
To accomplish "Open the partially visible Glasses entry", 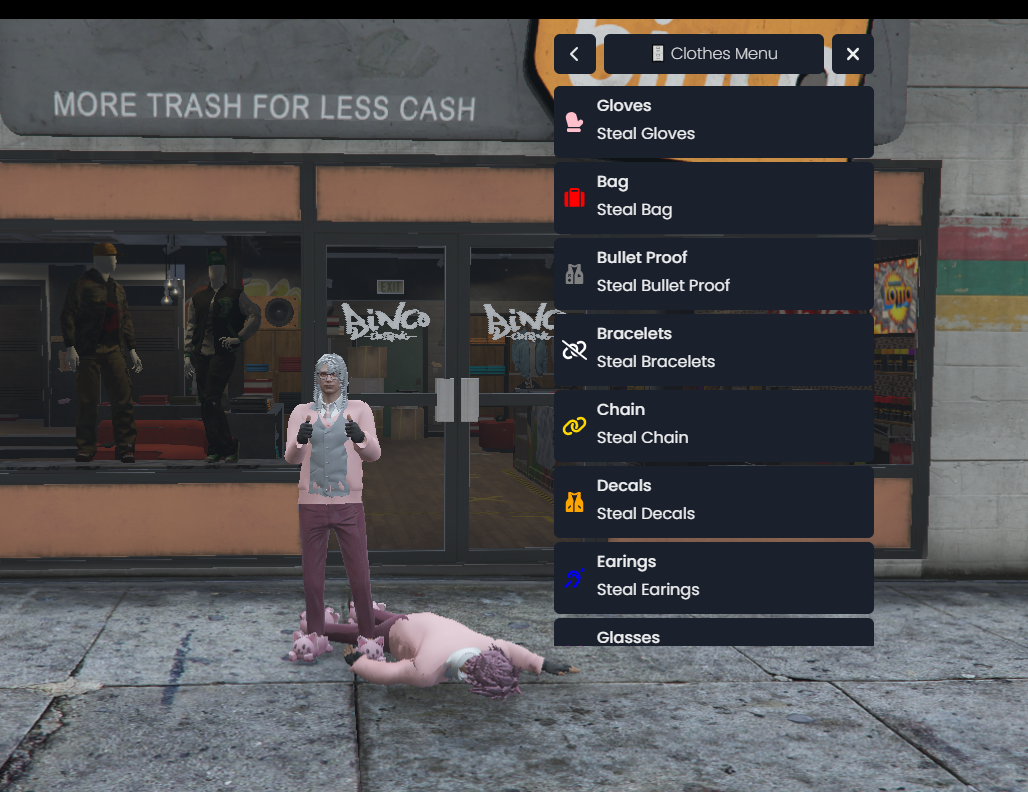I will (713, 633).
